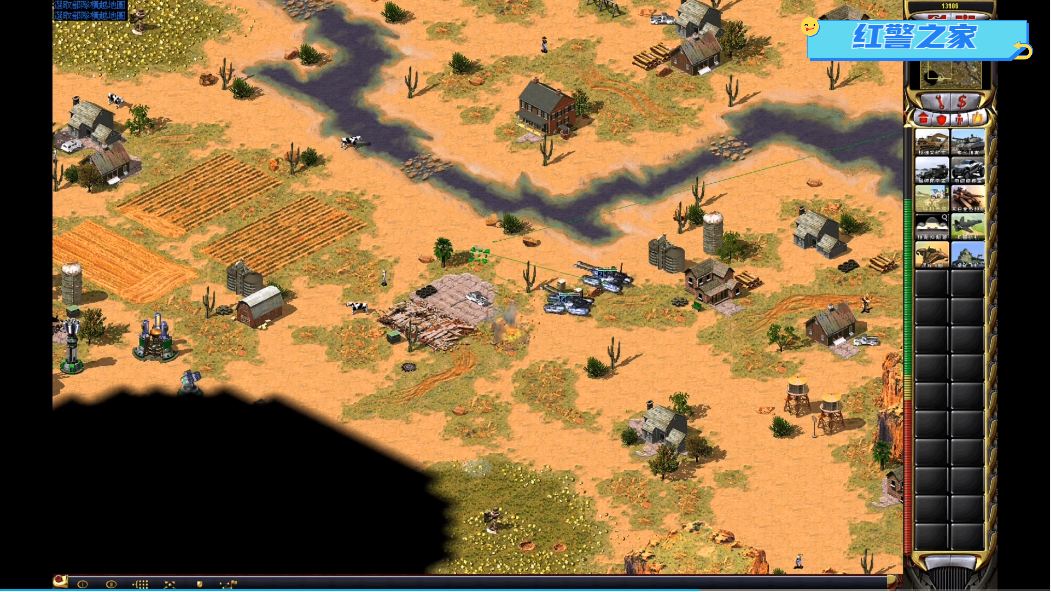Build the grey battle tank
Viewport: 1051px width, 592px height.
coord(968,142)
